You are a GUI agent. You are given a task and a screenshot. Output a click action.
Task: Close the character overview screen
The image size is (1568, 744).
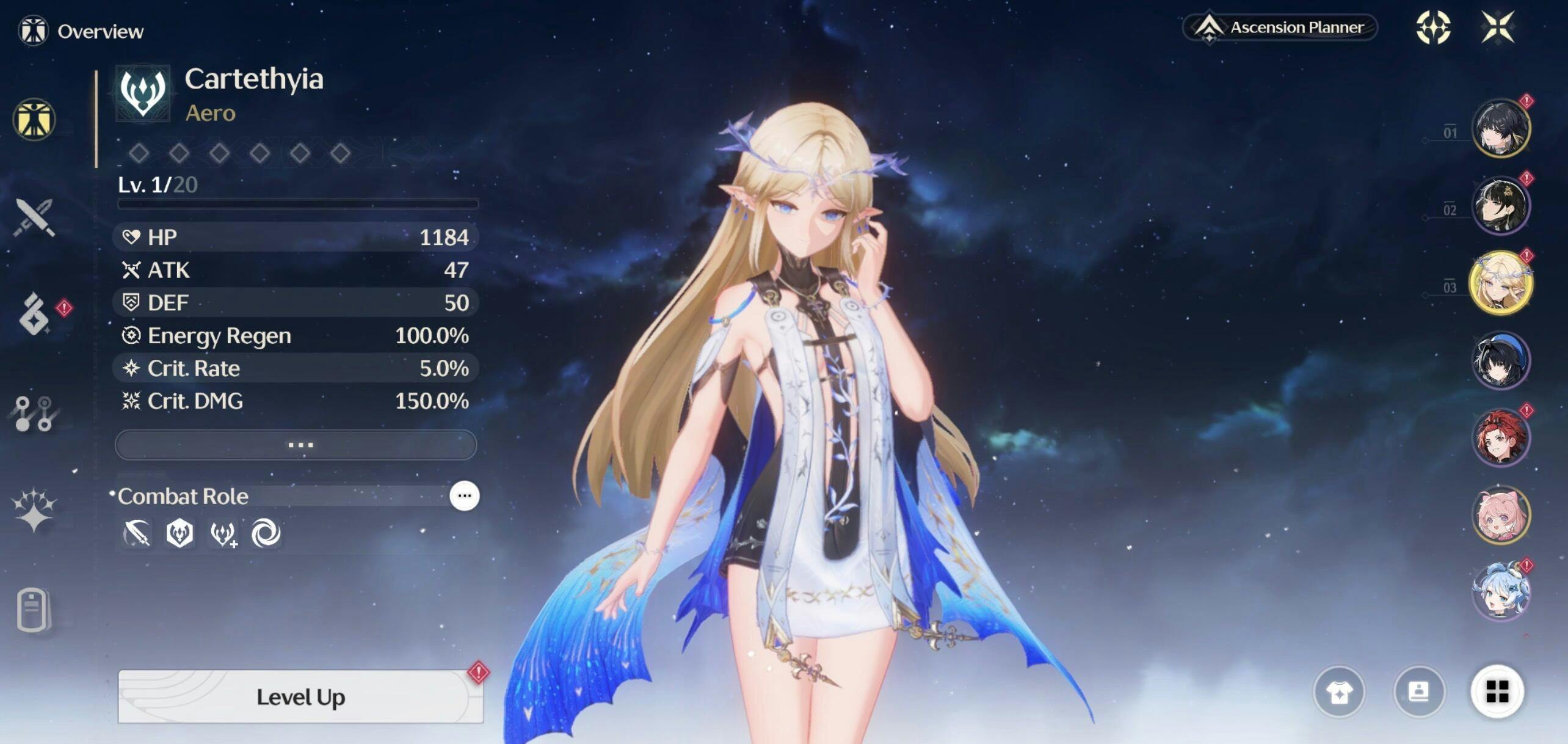point(1498,27)
